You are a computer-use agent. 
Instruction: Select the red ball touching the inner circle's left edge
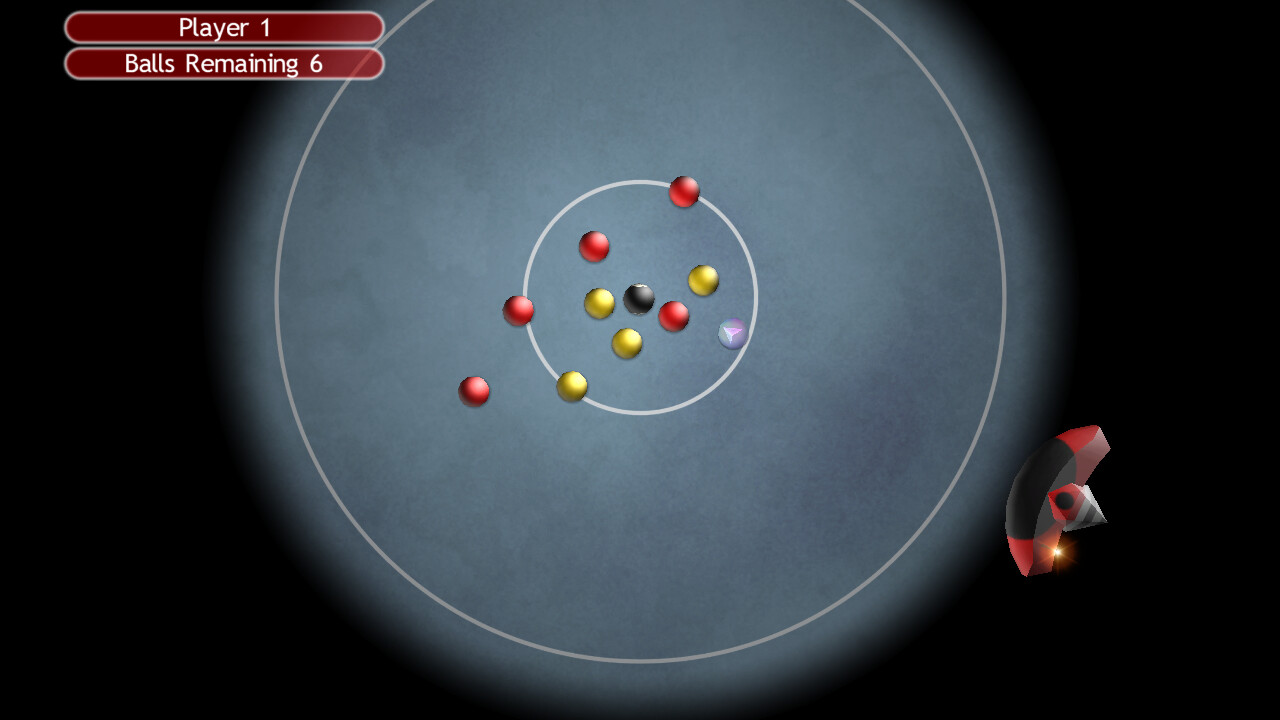point(518,311)
